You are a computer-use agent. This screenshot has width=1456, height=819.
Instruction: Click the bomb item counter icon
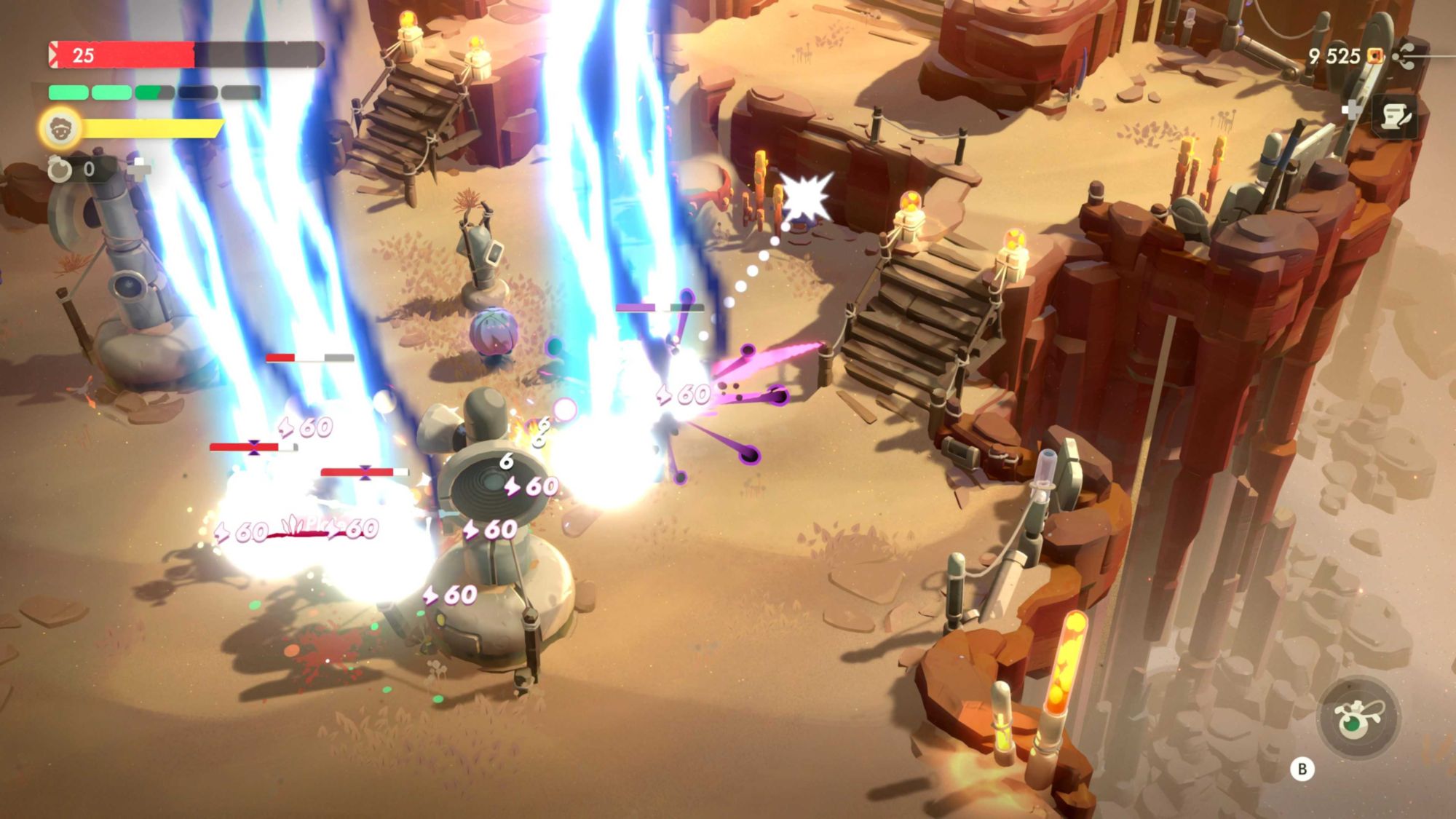60,170
